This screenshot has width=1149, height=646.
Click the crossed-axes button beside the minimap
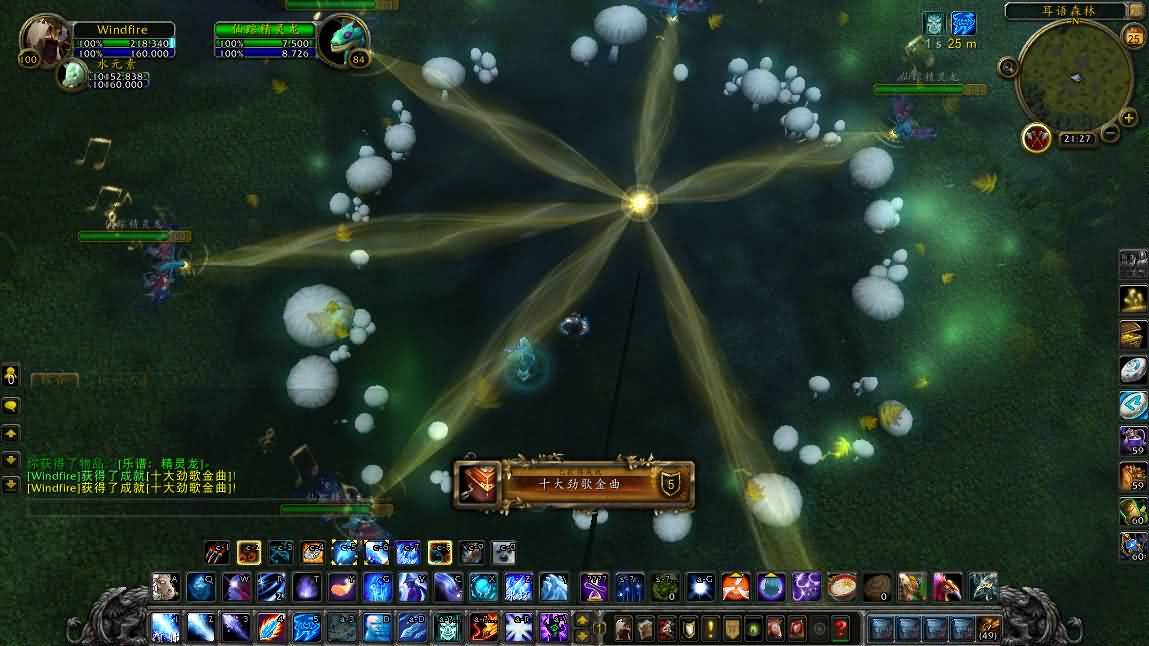(1035, 137)
